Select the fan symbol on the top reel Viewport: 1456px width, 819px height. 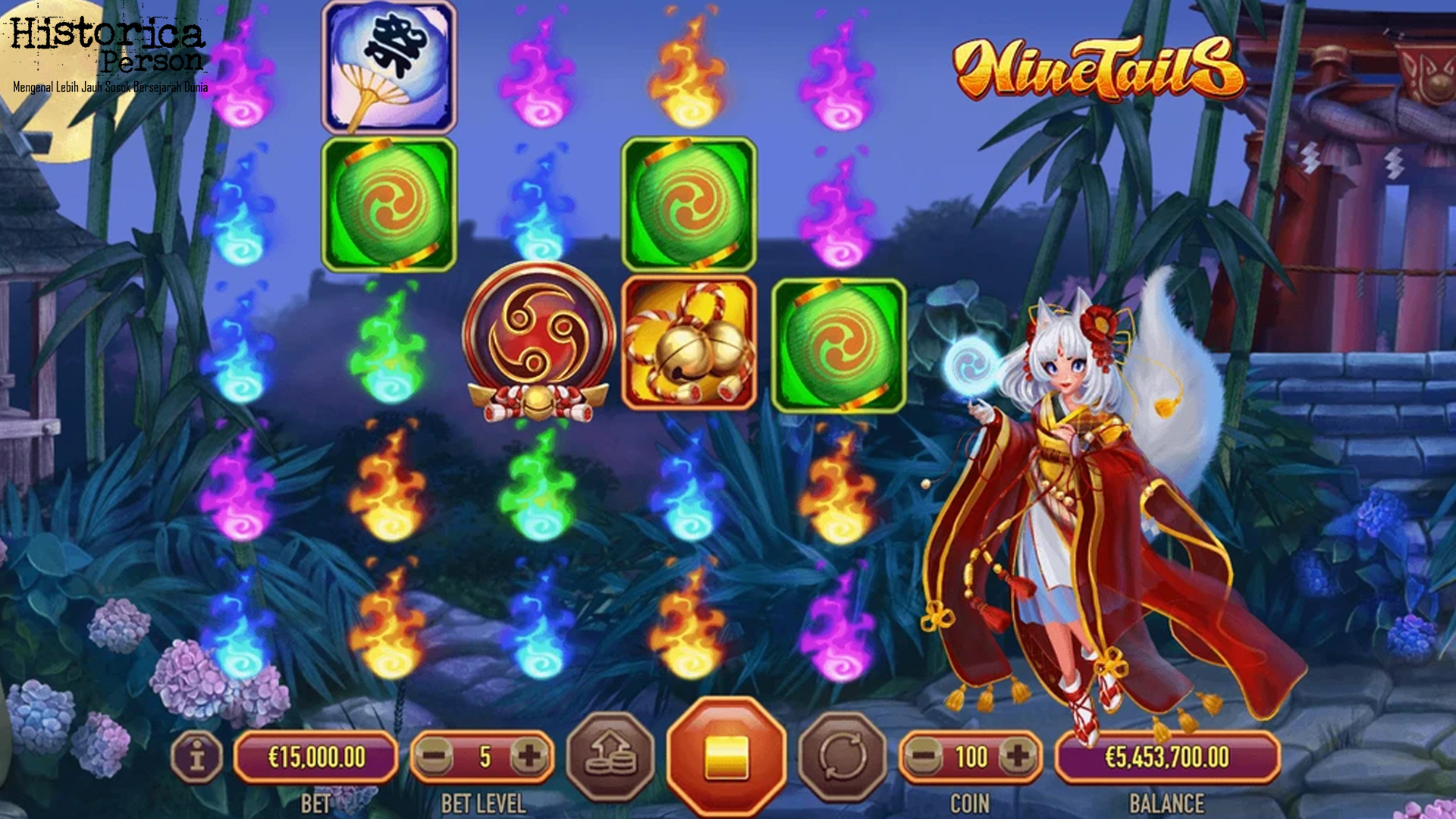coord(388,66)
